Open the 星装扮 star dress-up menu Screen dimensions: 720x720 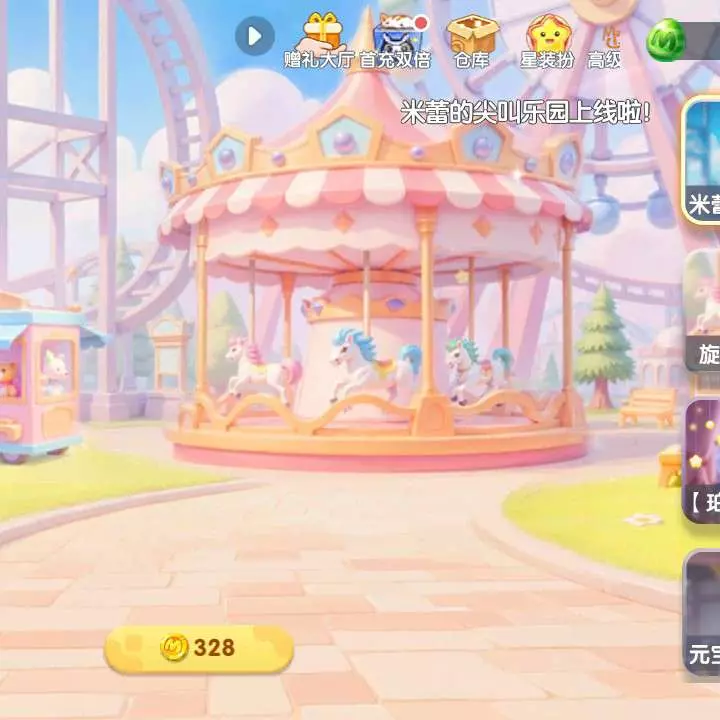coord(547,41)
